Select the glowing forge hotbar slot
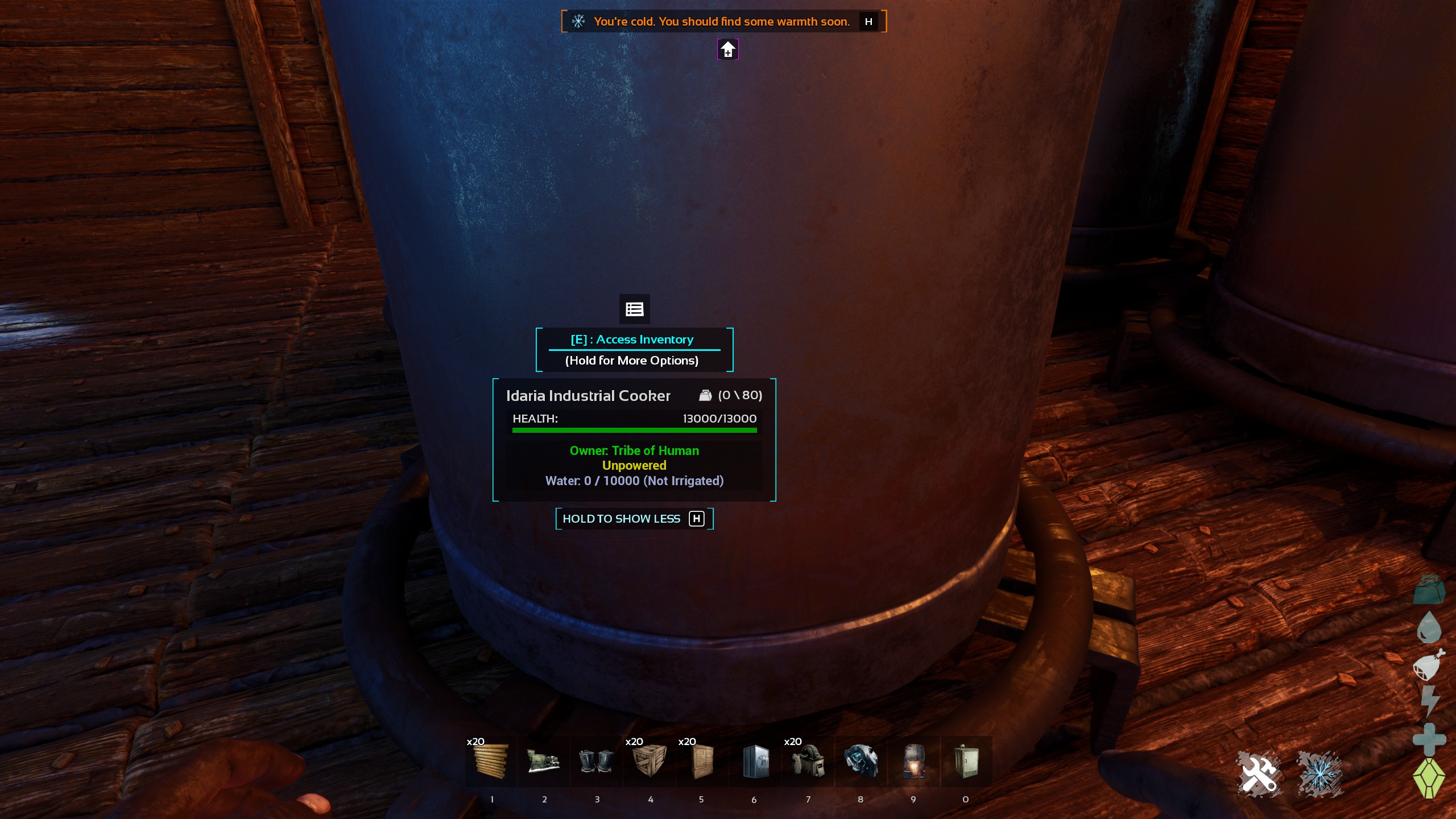This screenshot has height=819, width=1456. 913,761
